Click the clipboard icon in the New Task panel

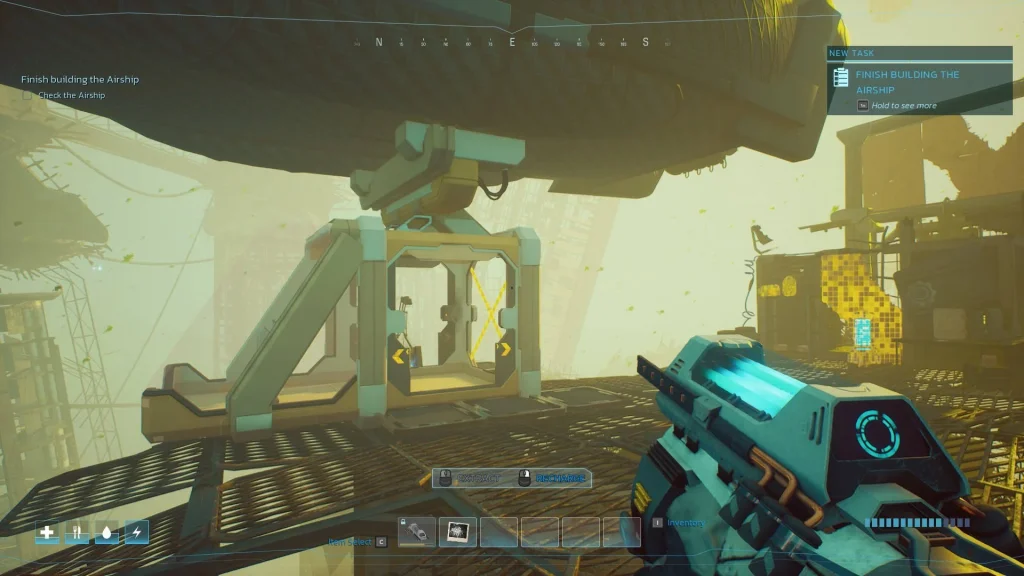point(841,77)
